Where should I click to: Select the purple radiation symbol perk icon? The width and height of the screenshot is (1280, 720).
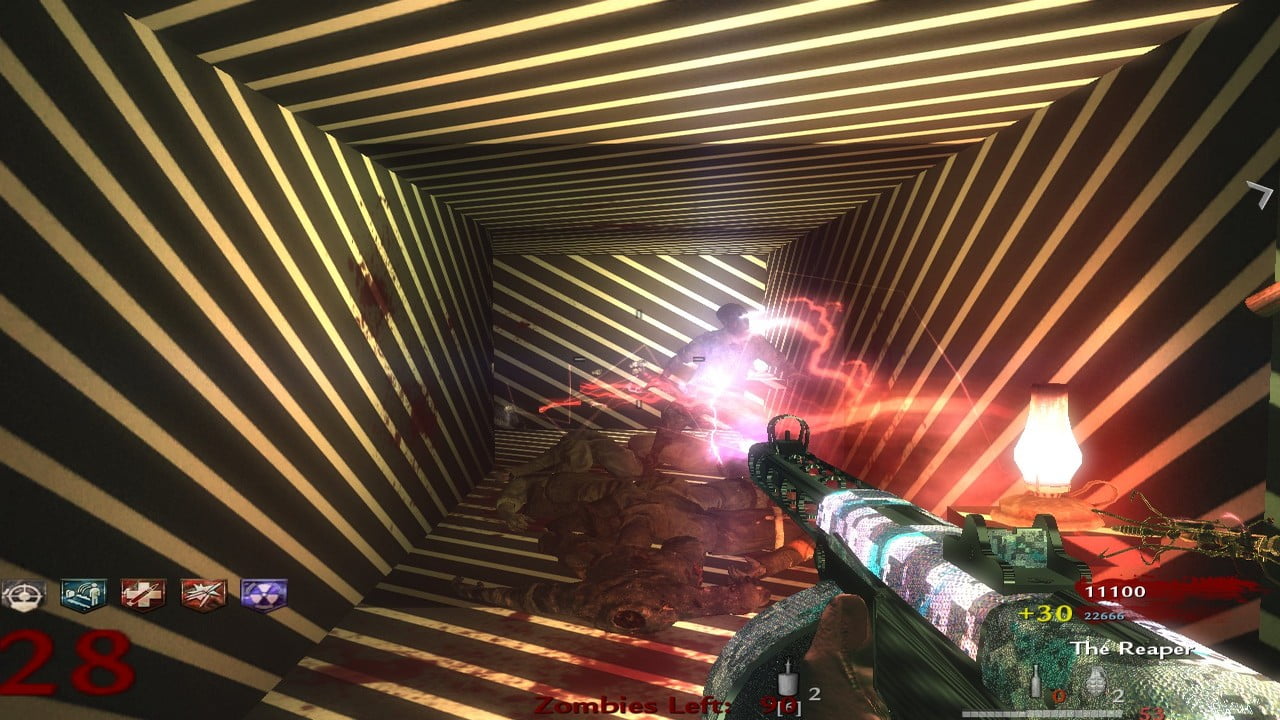[x=264, y=594]
